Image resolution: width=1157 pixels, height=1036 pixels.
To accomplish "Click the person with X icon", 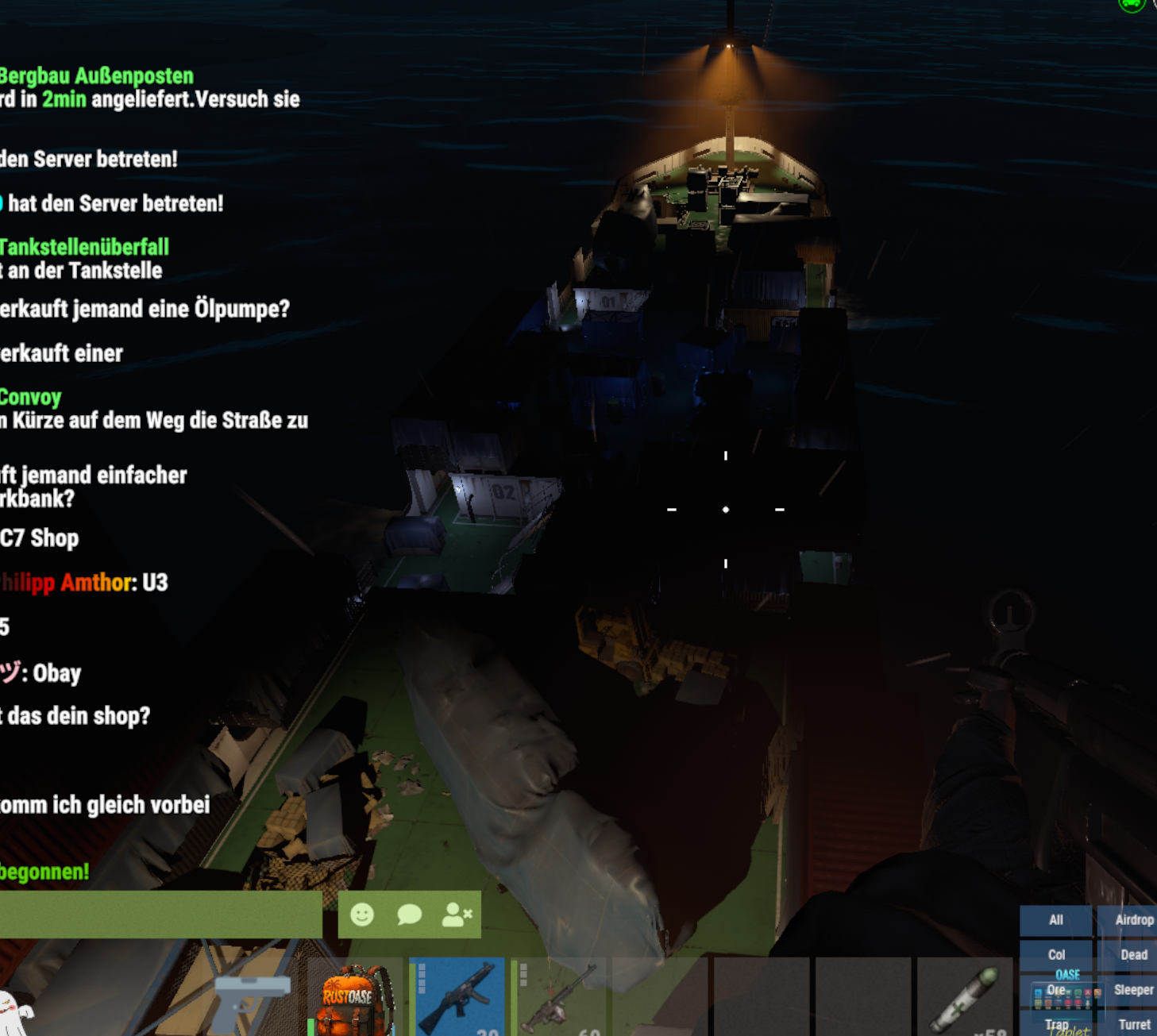I will 457,915.
